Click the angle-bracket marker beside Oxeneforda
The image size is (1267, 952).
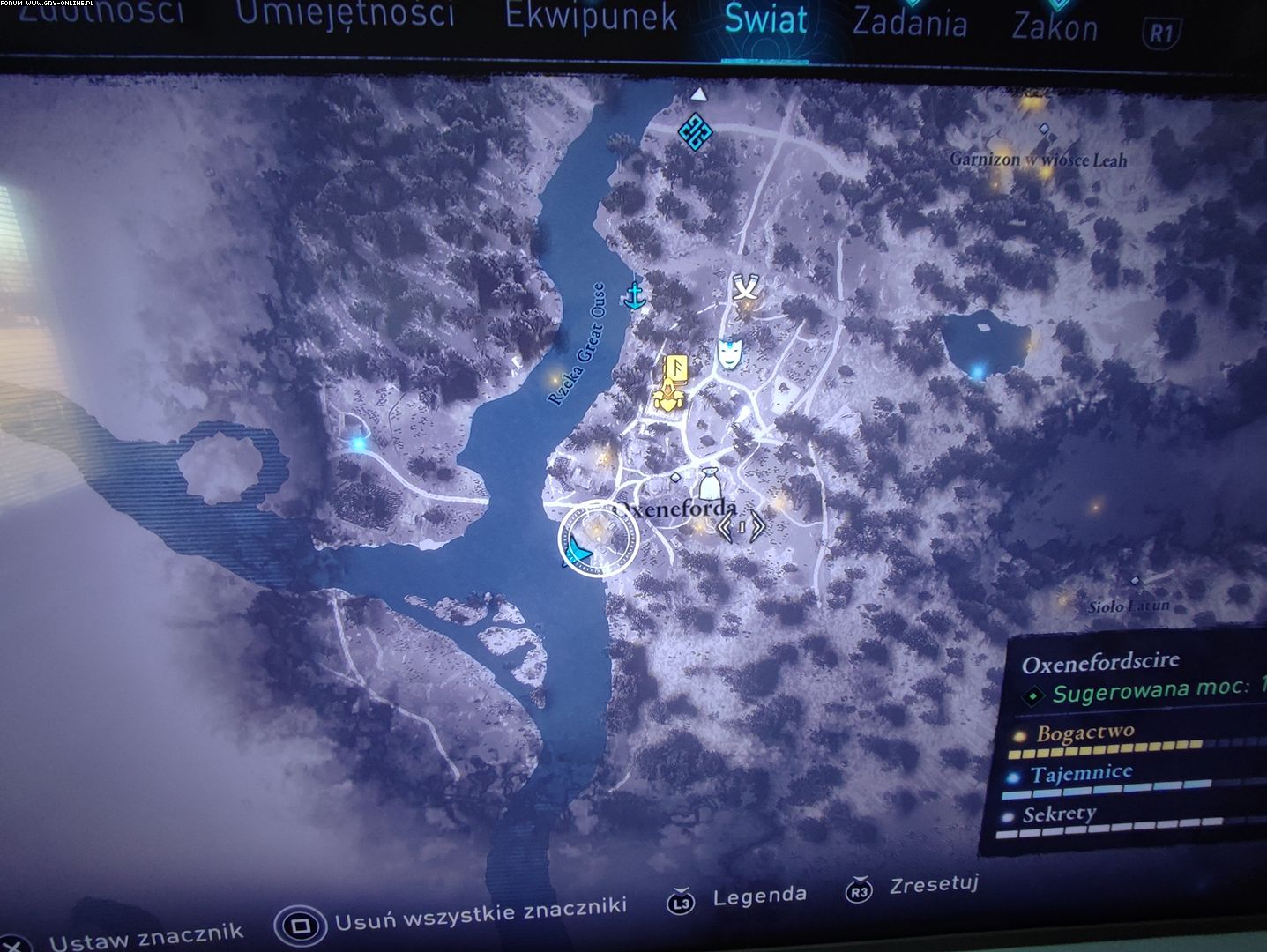[741, 526]
